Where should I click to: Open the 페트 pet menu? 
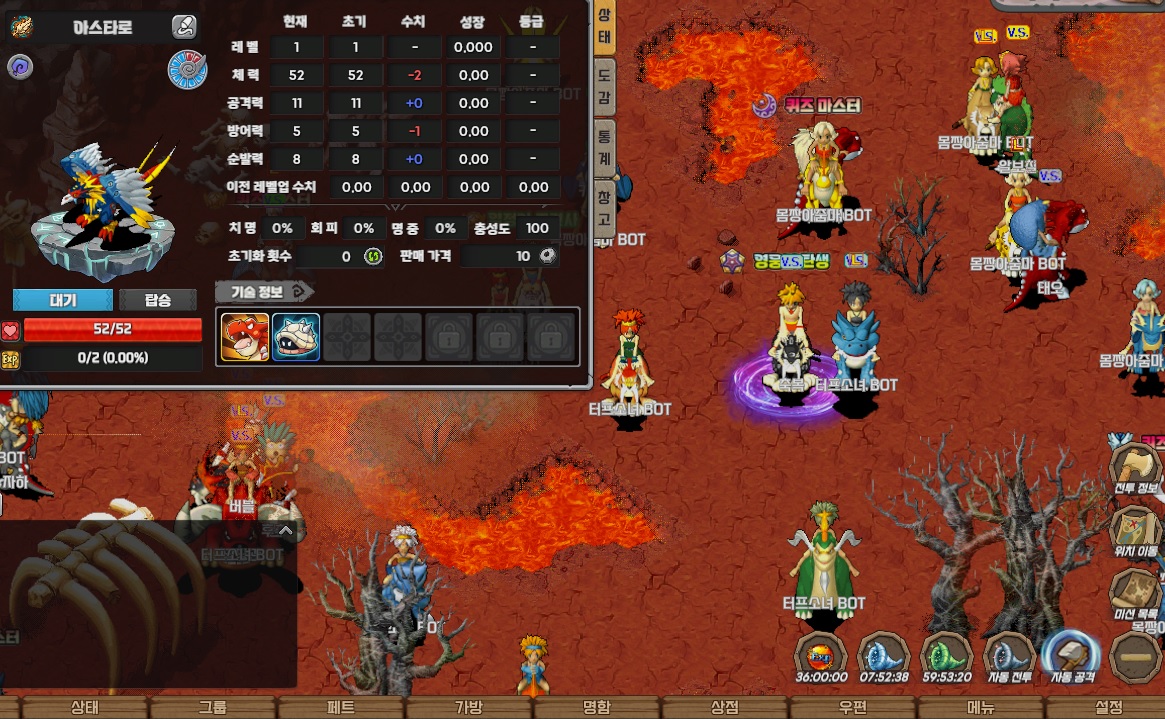341,707
